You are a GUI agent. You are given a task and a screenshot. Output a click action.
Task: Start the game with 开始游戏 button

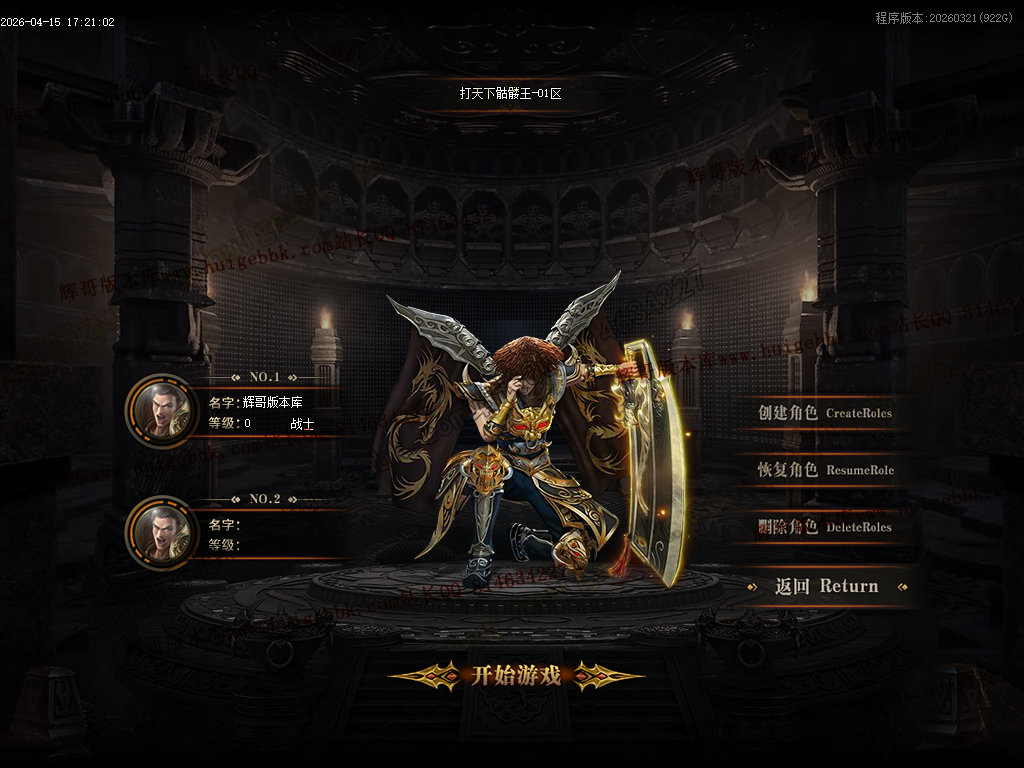[516, 676]
